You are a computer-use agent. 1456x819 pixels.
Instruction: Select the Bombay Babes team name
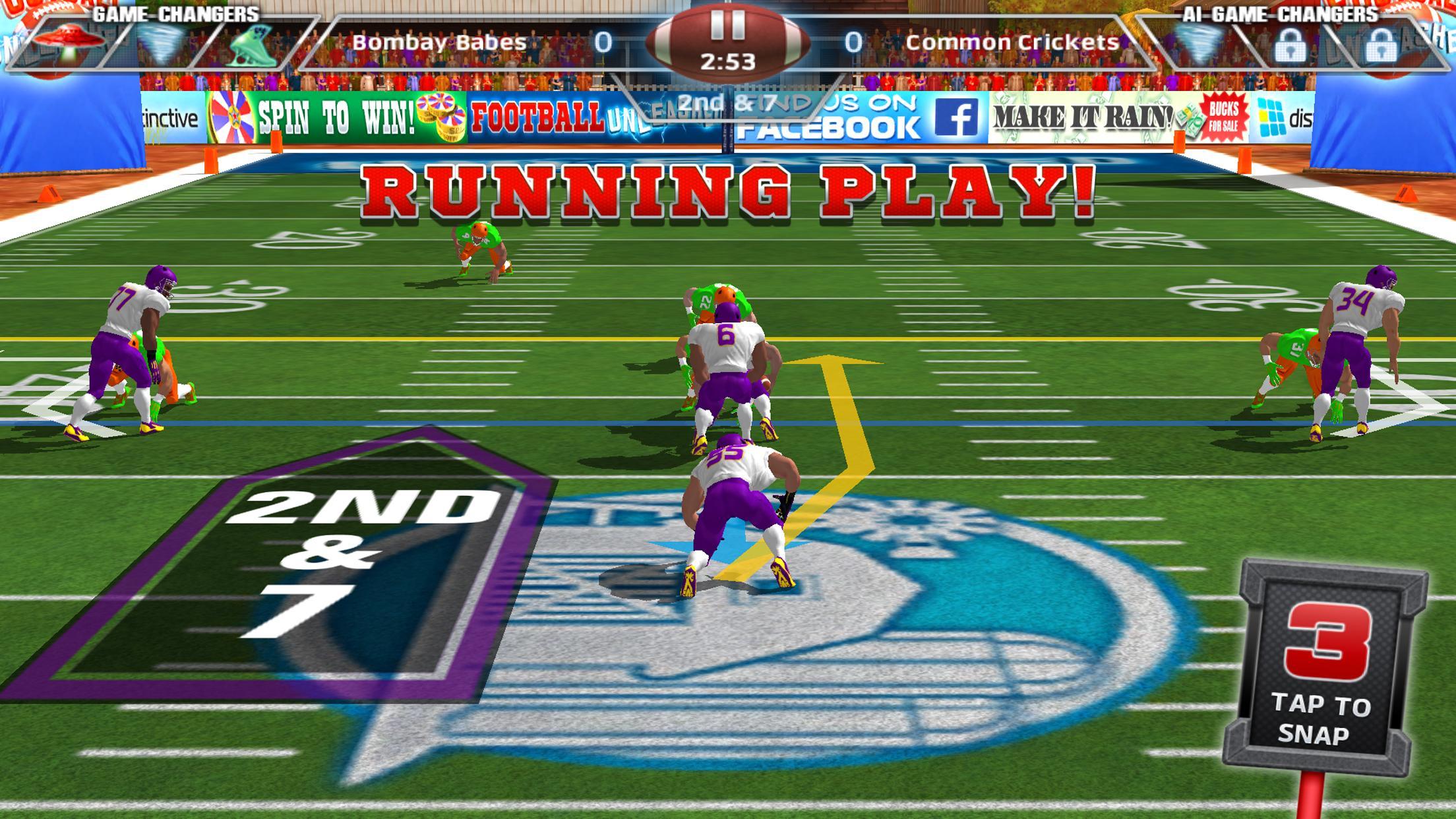point(442,41)
